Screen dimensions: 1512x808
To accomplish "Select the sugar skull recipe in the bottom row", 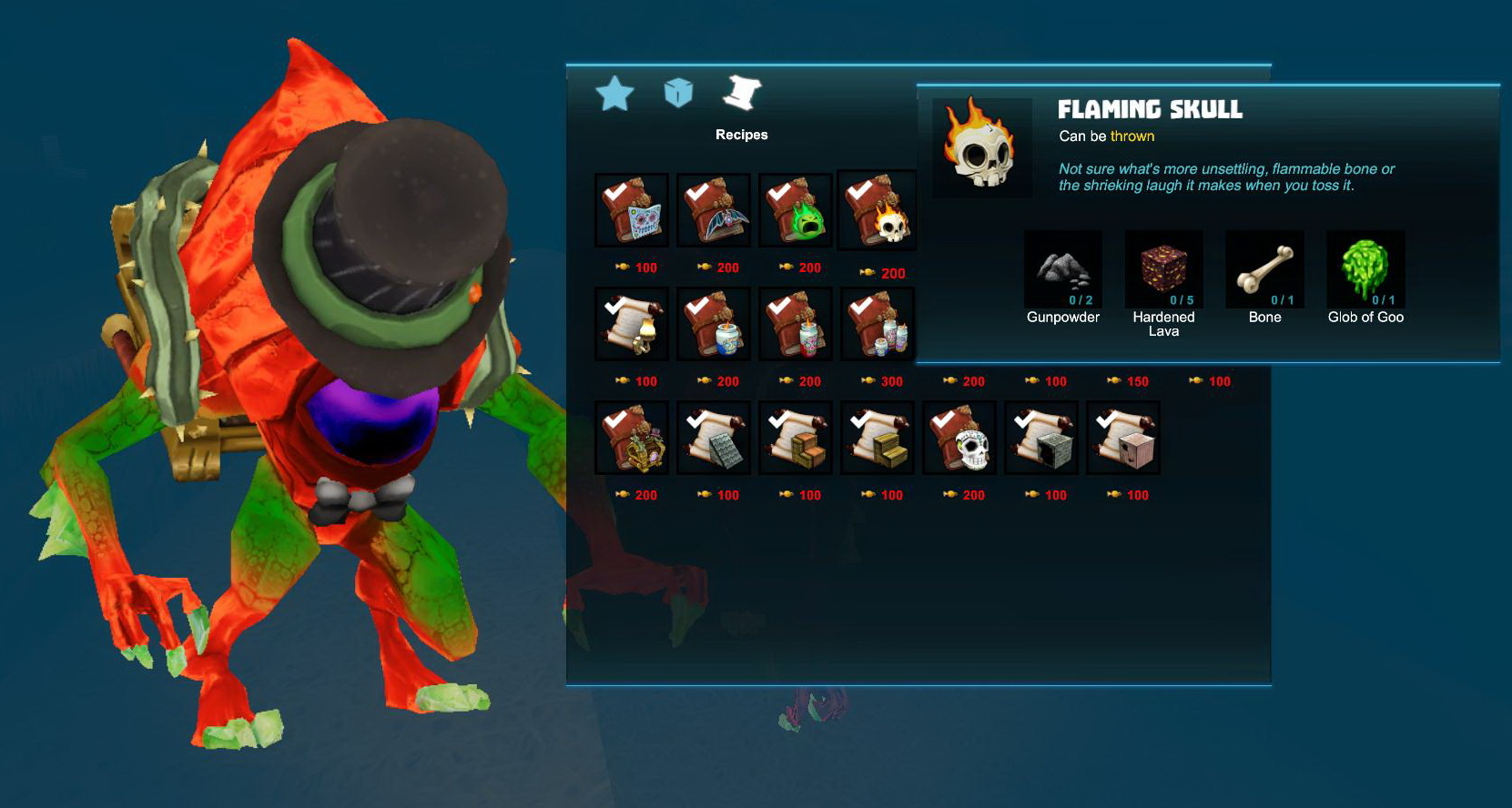I will [959, 439].
